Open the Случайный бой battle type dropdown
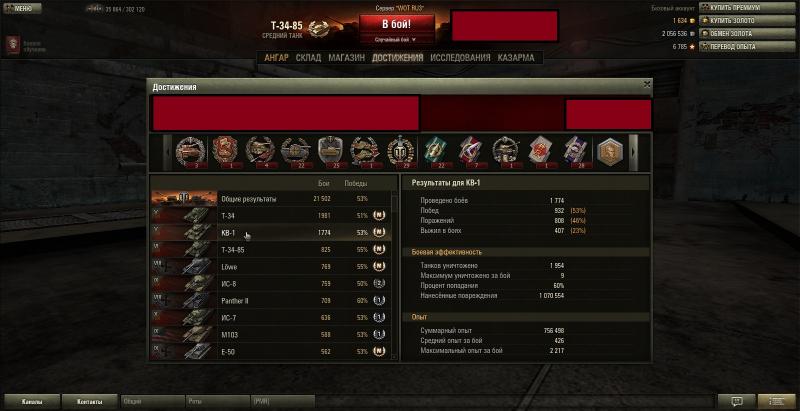 pos(395,40)
